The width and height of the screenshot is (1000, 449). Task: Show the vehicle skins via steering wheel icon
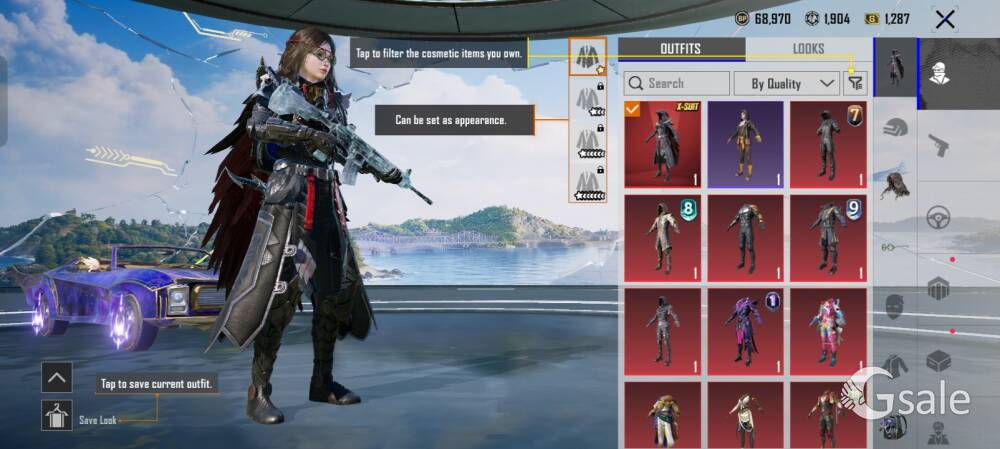click(x=937, y=217)
